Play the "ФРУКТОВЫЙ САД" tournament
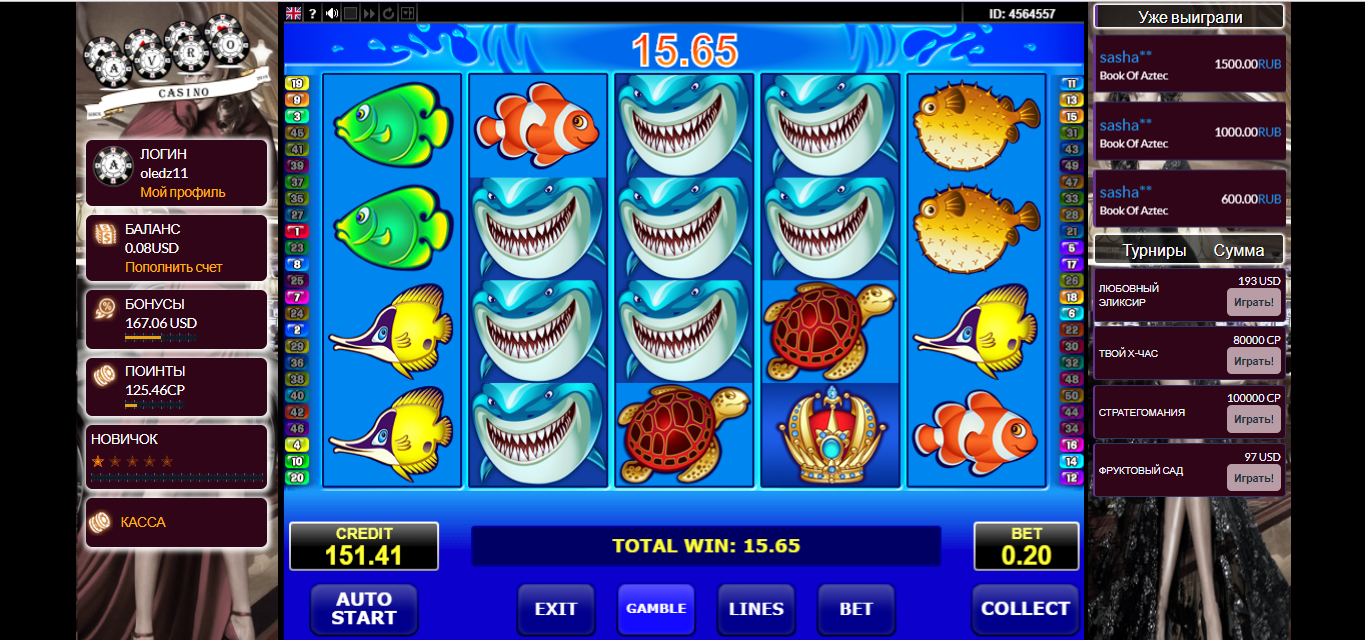Viewport: 1365px width, 640px height. (x=1253, y=478)
